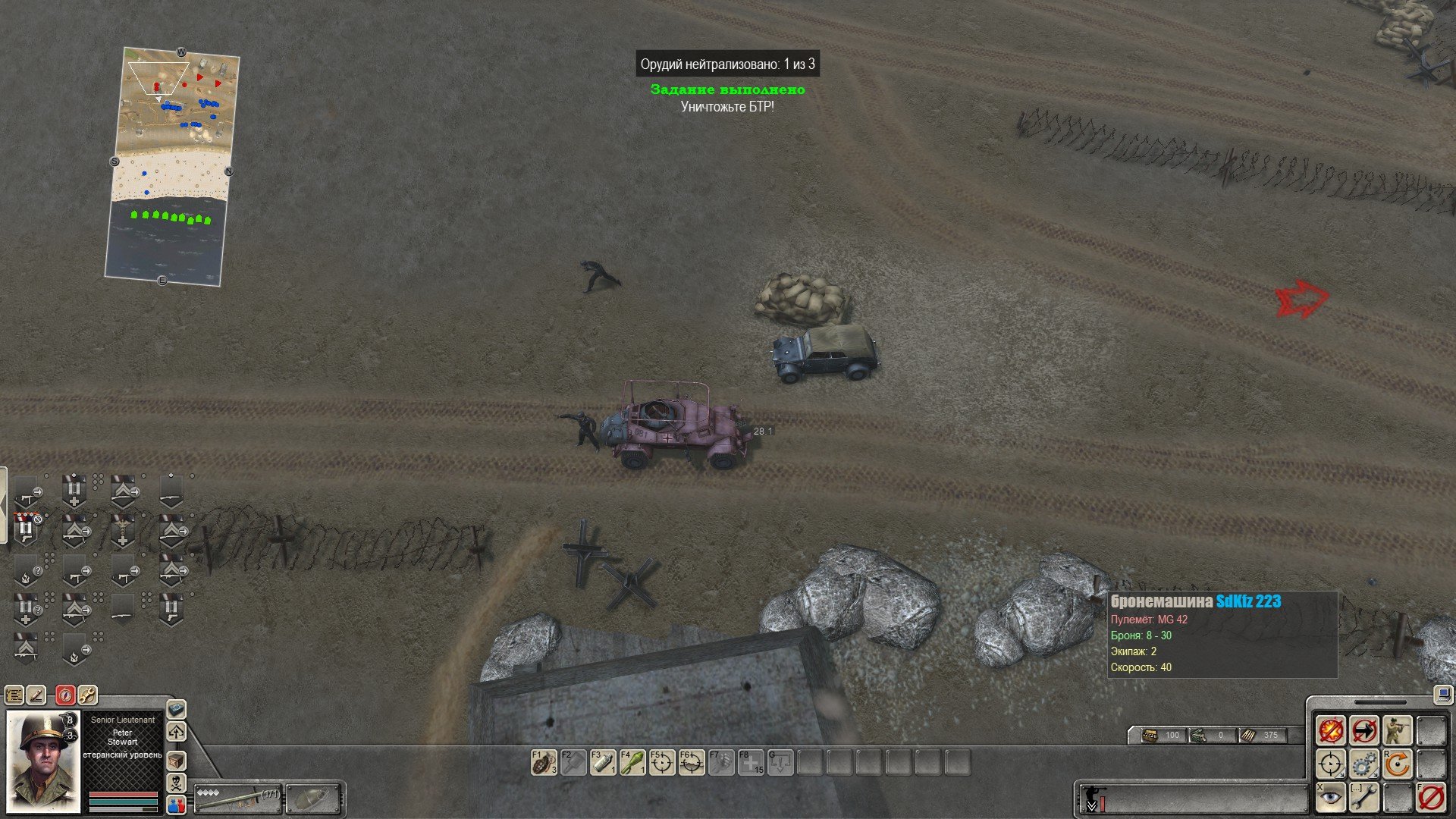The height and width of the screenshot is (819, 1456).
Task: Choose the F4 green anti-tank grenade
Action: pos(632,763)
